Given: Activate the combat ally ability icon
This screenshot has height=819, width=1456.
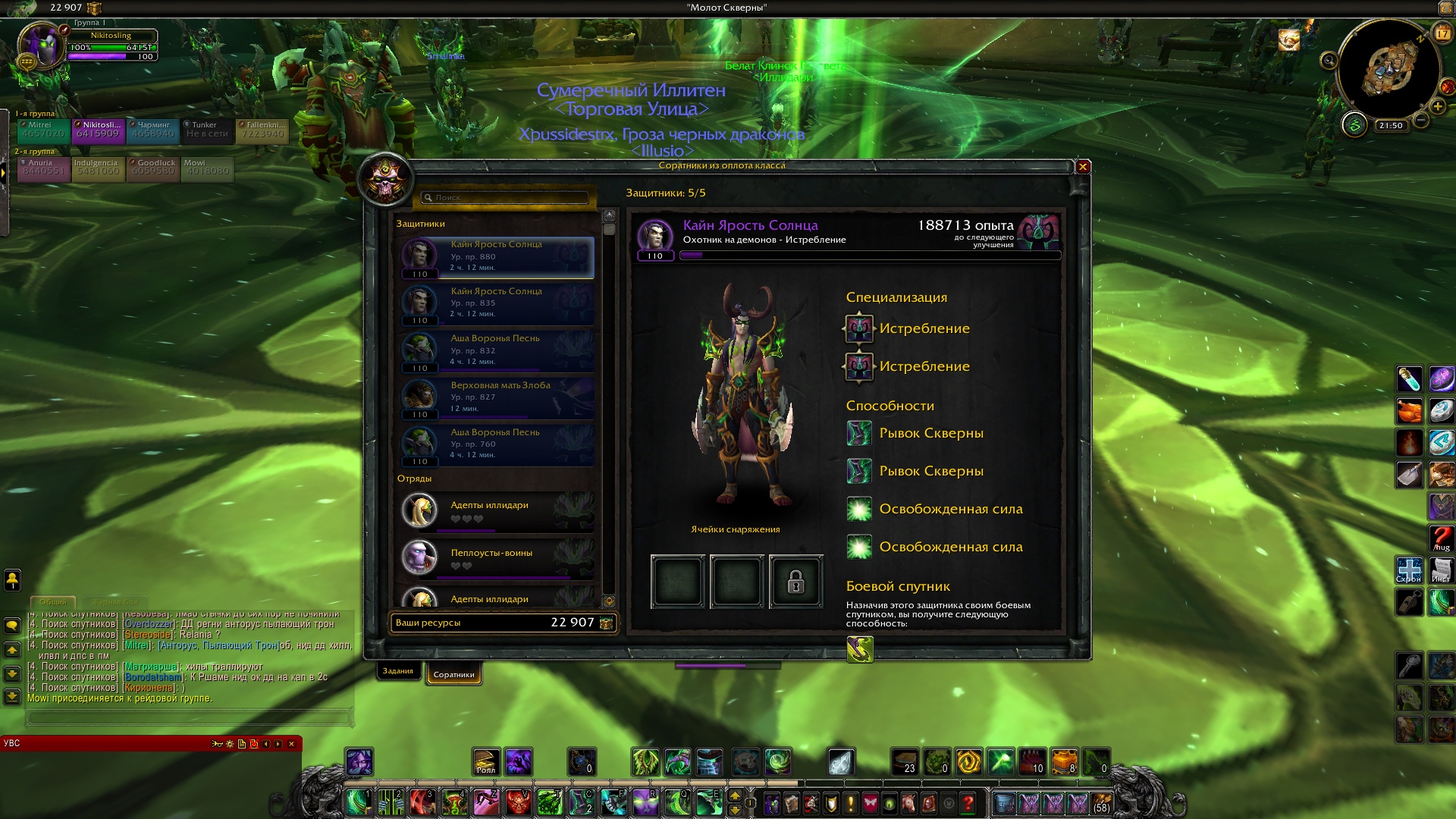Looking at the screenshot, I should tap(860, 650).
